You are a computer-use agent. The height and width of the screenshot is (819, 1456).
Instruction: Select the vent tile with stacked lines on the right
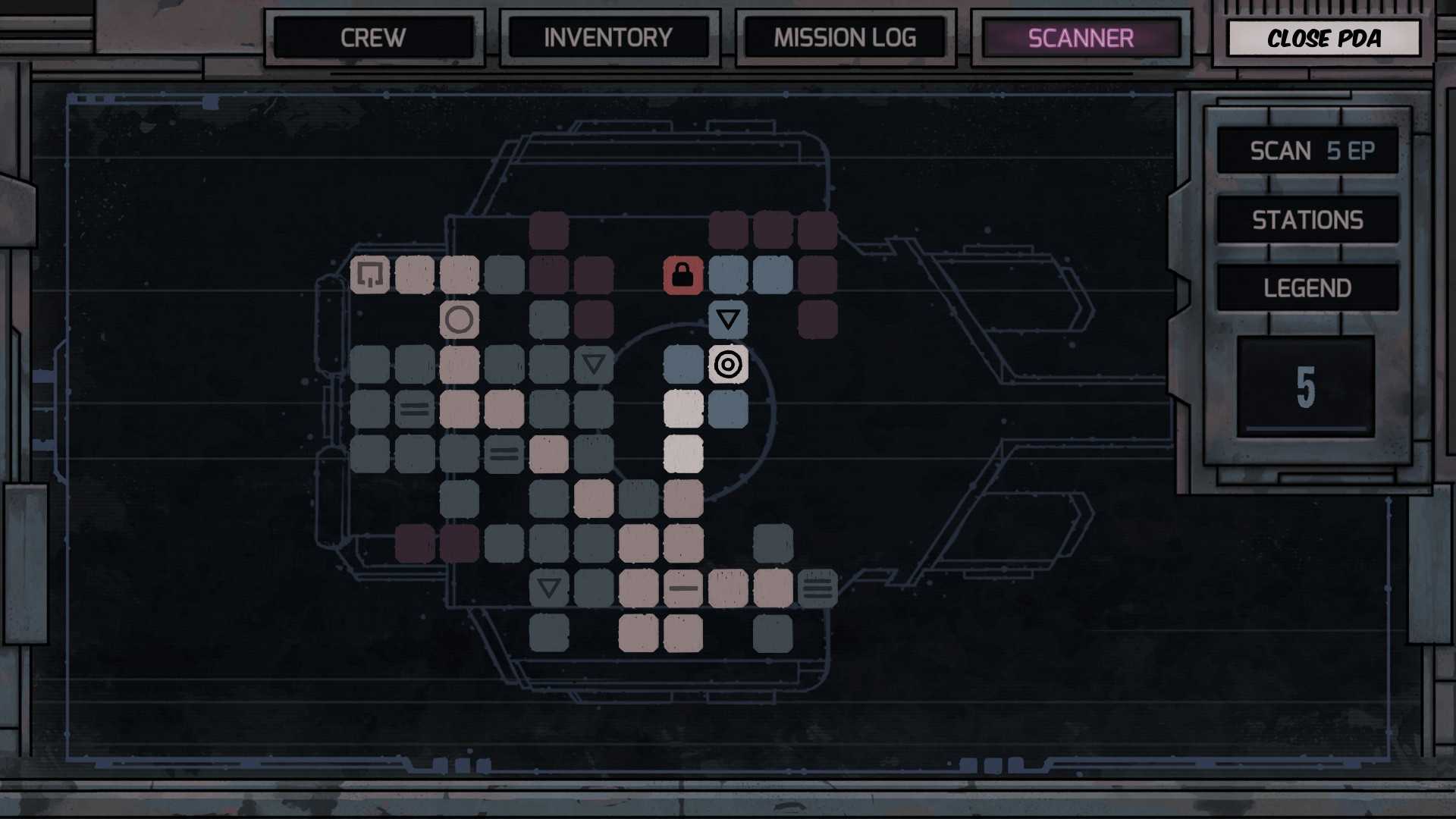(x=817, y=588)
